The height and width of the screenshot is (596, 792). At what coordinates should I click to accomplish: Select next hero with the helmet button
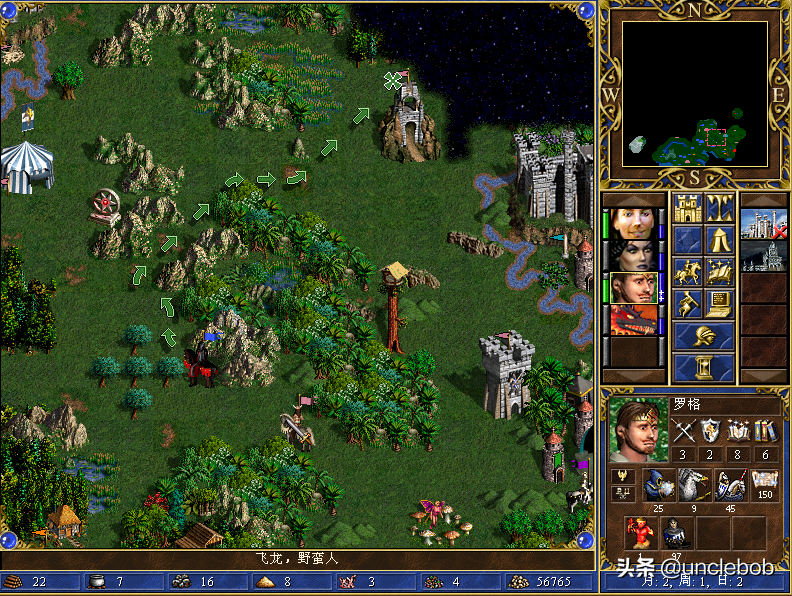[x=704, y=336]
